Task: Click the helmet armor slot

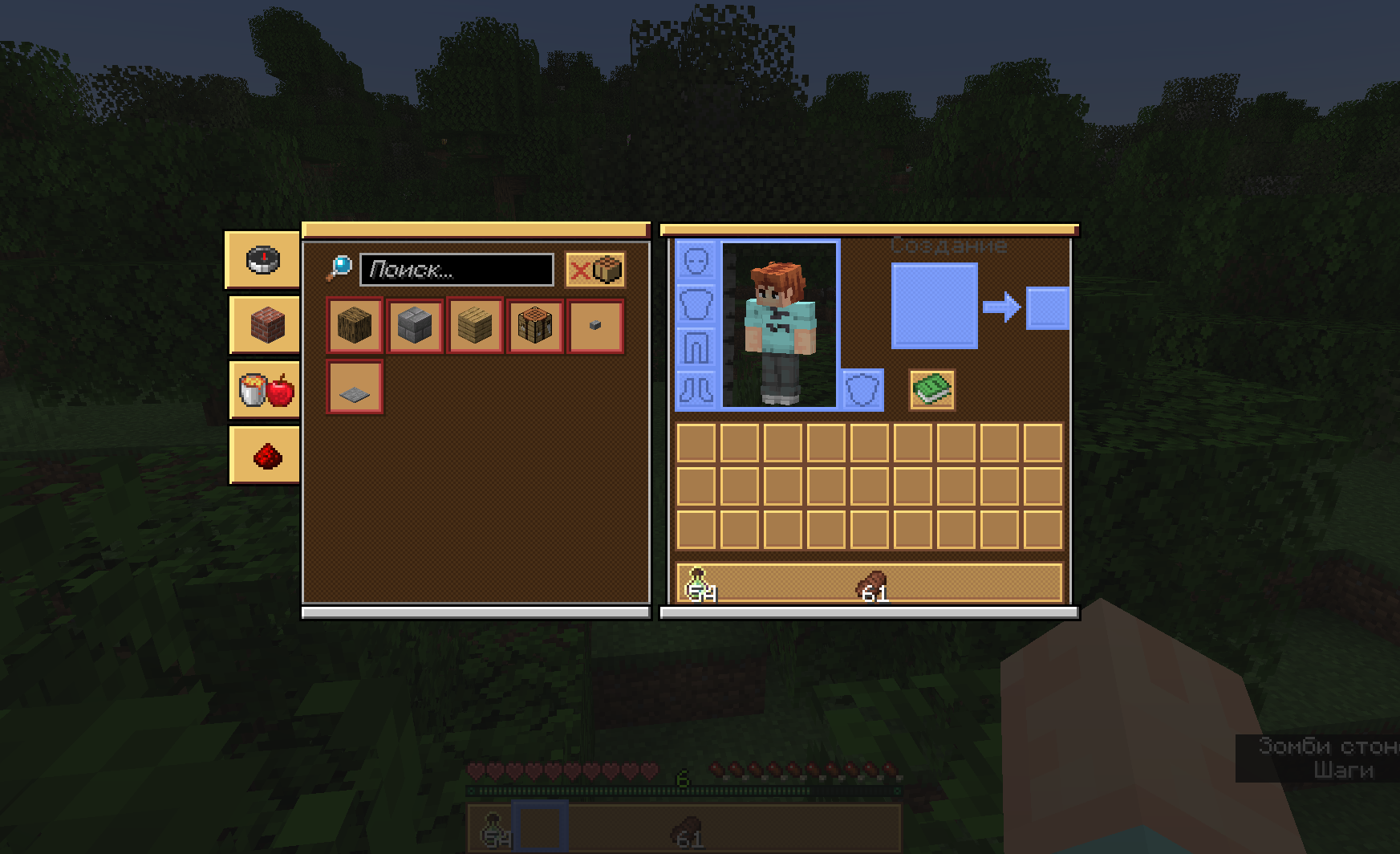Action: point(697,261)
